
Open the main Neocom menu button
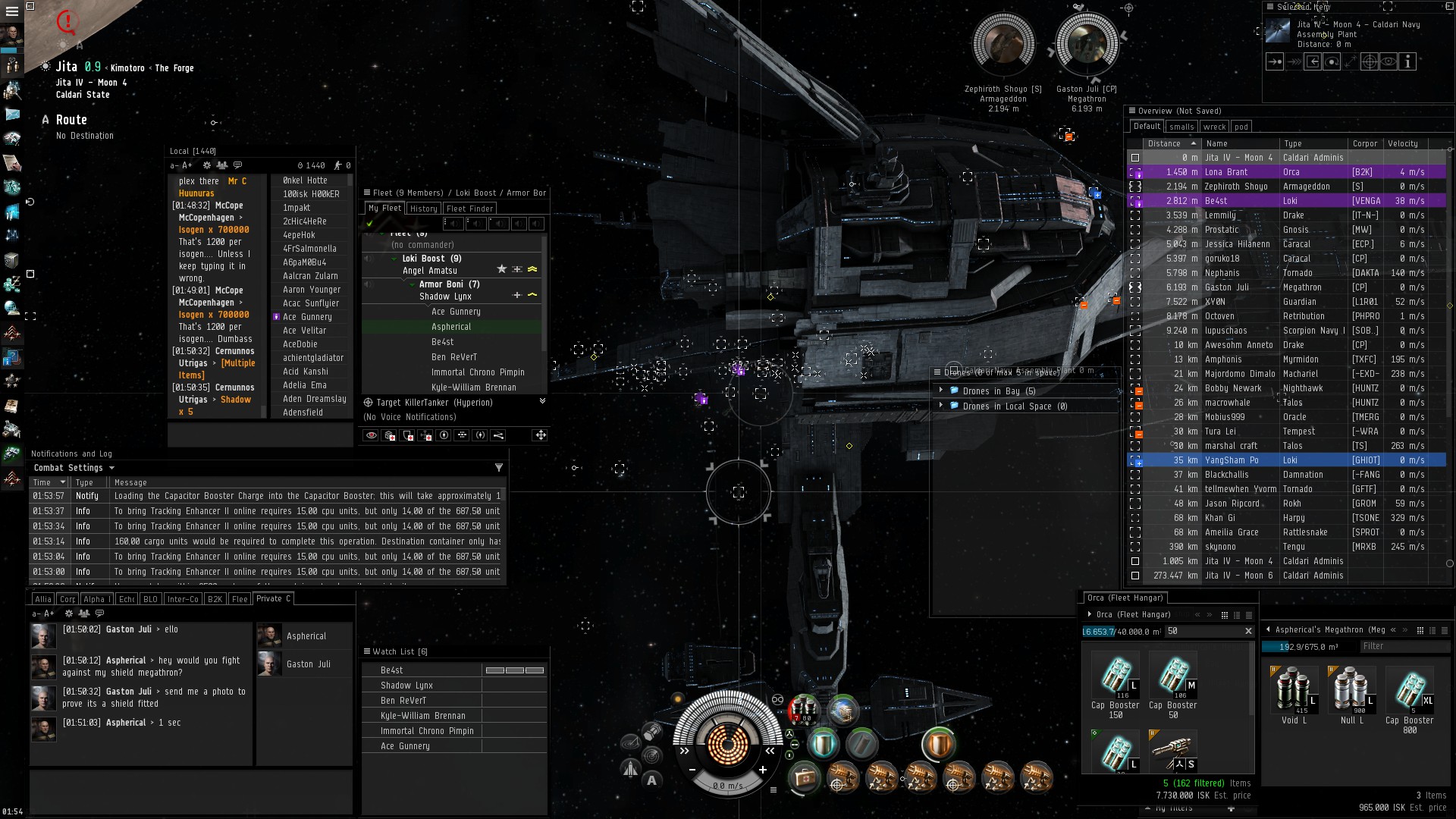(x=12, y=11)
